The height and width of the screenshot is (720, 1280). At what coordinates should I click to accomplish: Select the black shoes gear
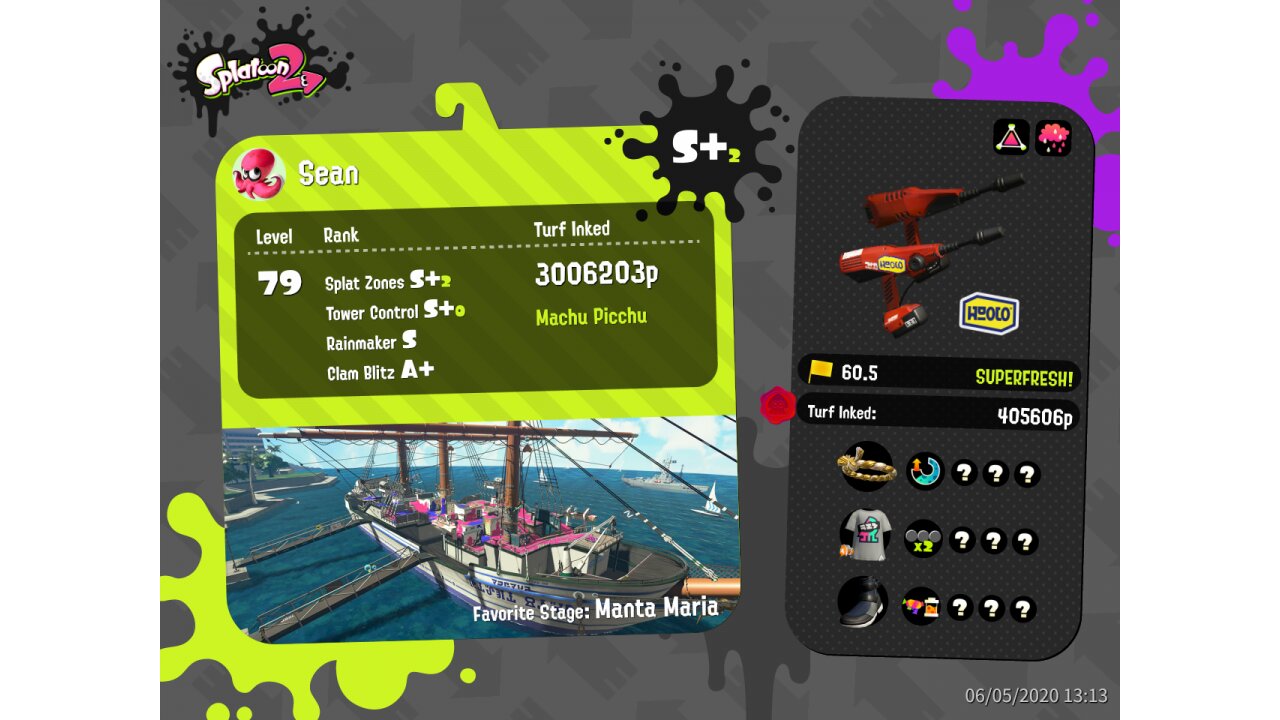[x=864, y=602]
